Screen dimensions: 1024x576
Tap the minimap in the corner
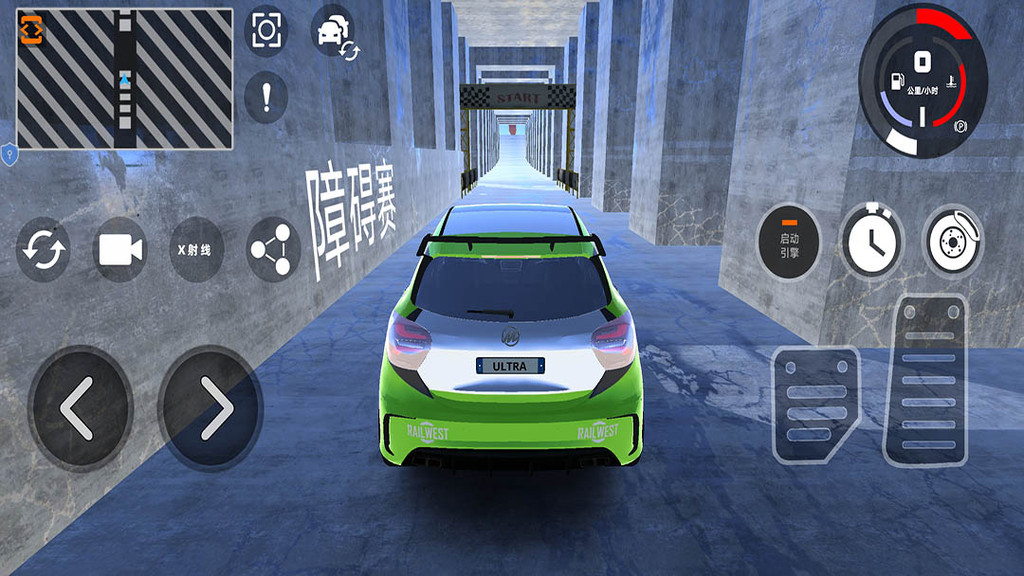coord(125,80)
